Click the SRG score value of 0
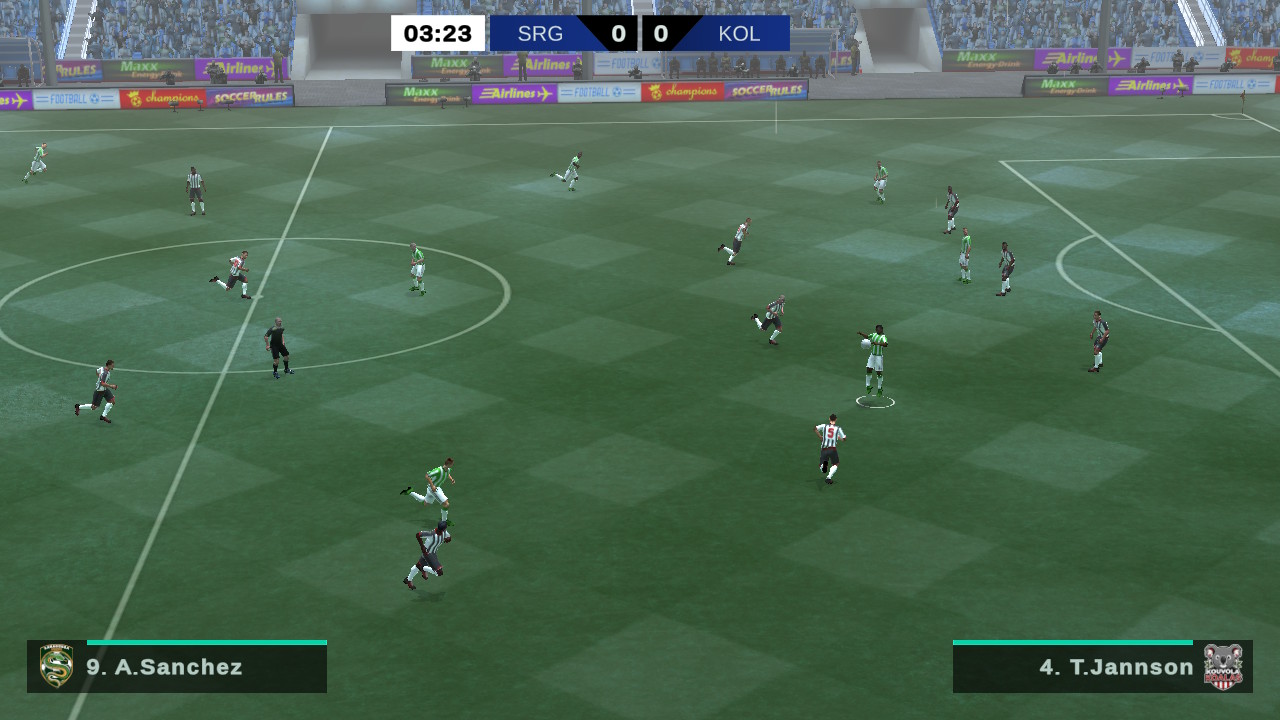1280x720 pixels. (617, 32)
